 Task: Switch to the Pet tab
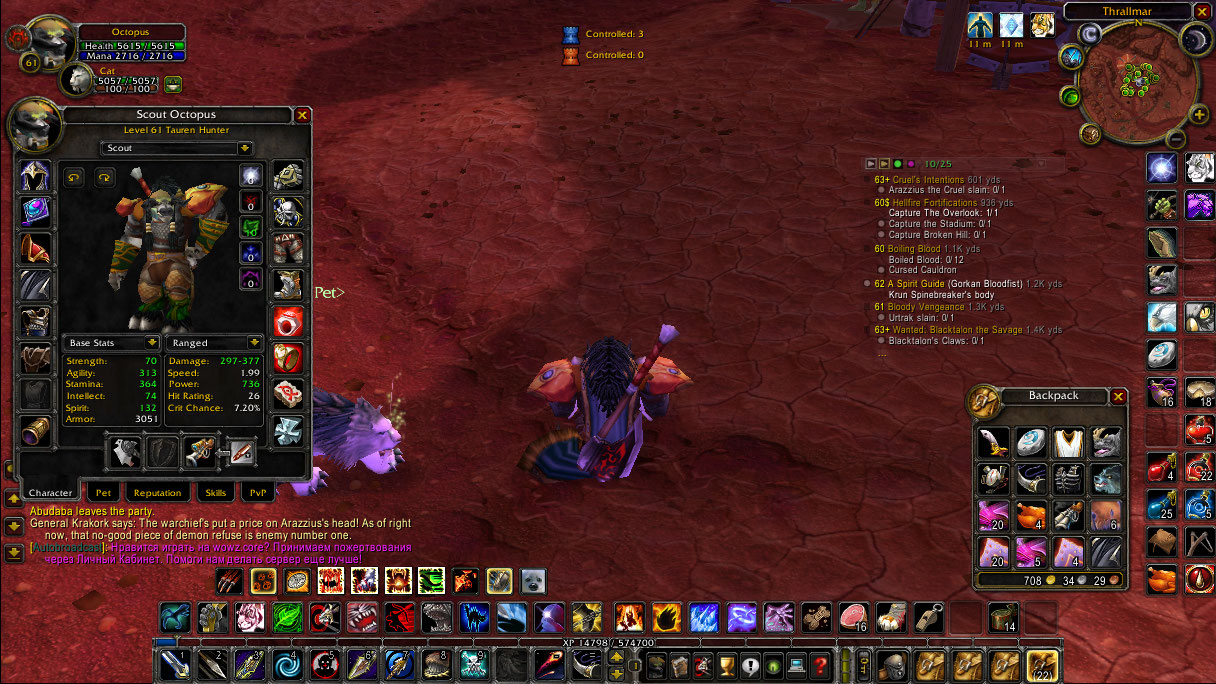click(102, 493)
